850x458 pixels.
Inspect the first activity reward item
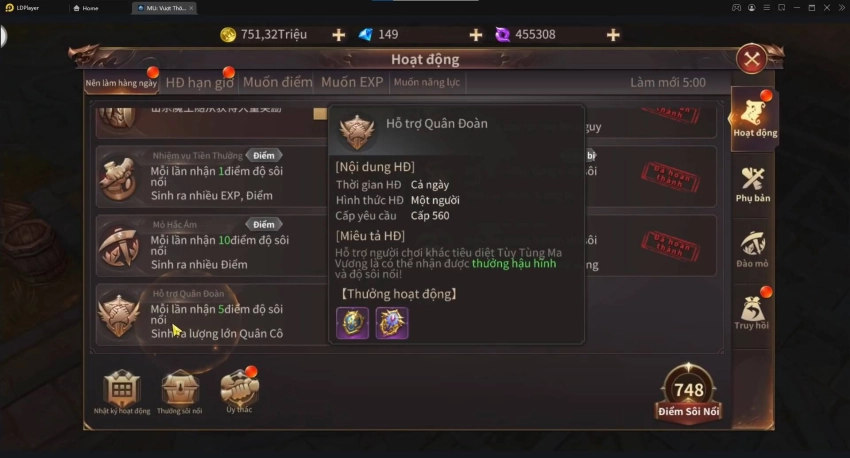click(x=353, y=323)
